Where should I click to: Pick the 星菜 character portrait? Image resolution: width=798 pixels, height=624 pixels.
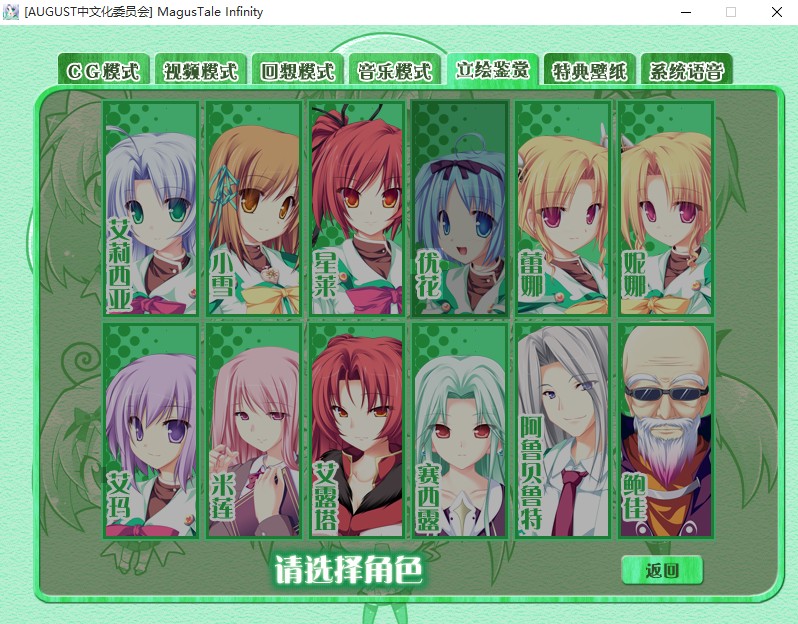coord(357,208)
